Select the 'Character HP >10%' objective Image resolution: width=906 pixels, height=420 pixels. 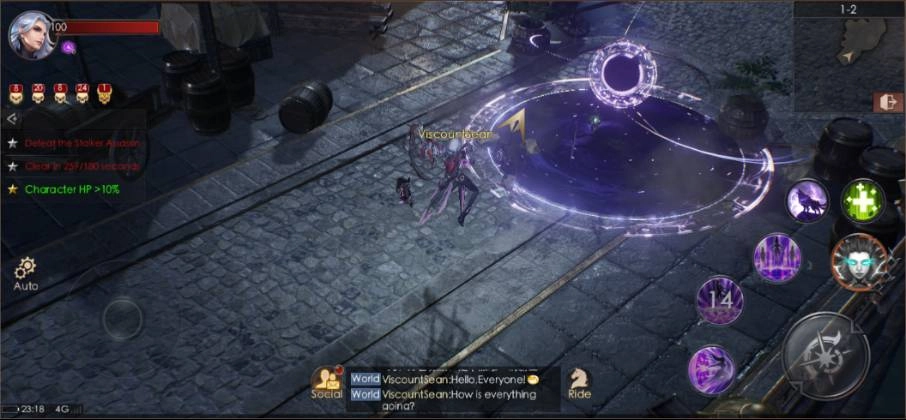coord(71,189)
